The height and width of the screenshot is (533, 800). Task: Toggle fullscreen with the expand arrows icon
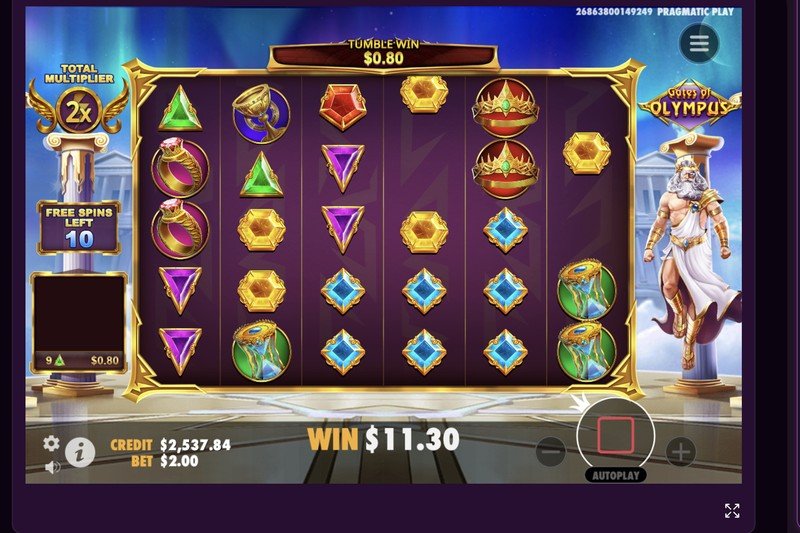tap(732, 511)
